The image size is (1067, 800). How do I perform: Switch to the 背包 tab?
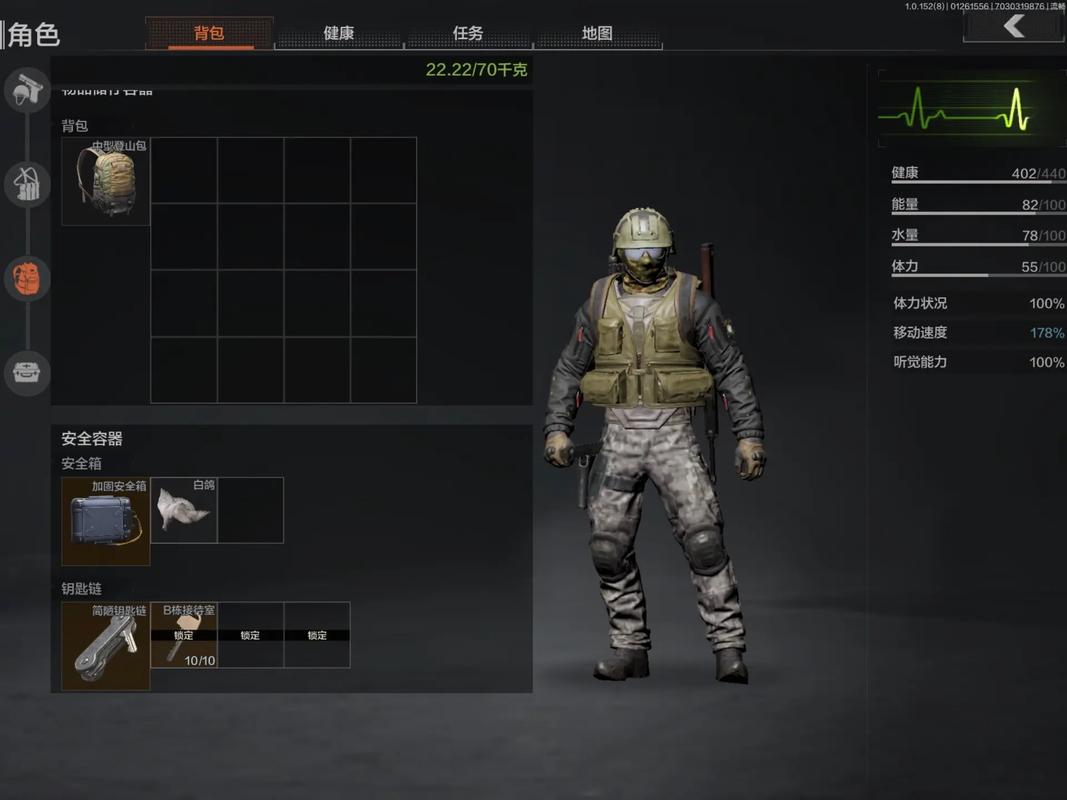click(209, 33)
